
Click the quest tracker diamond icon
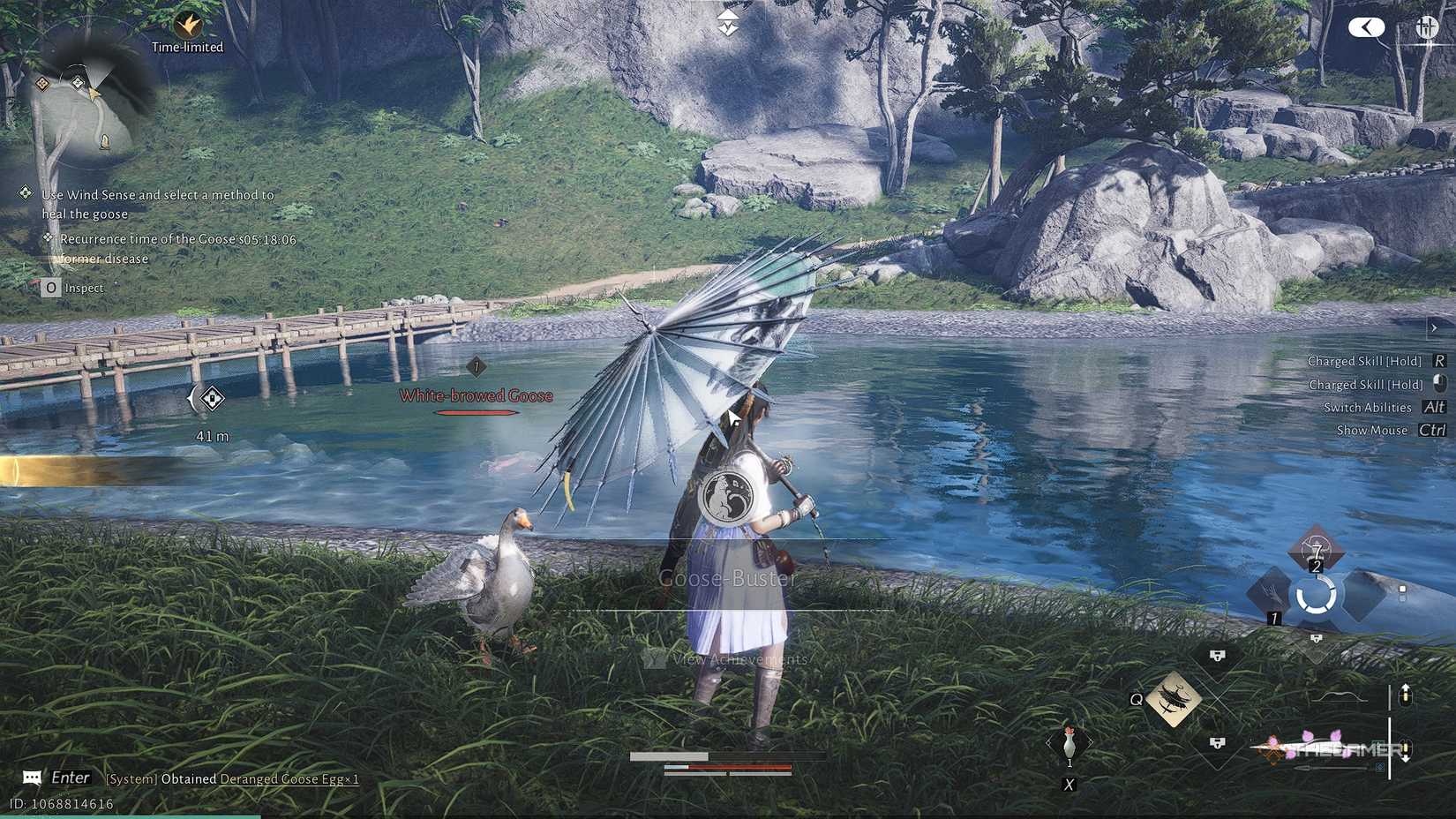(24, 193)
